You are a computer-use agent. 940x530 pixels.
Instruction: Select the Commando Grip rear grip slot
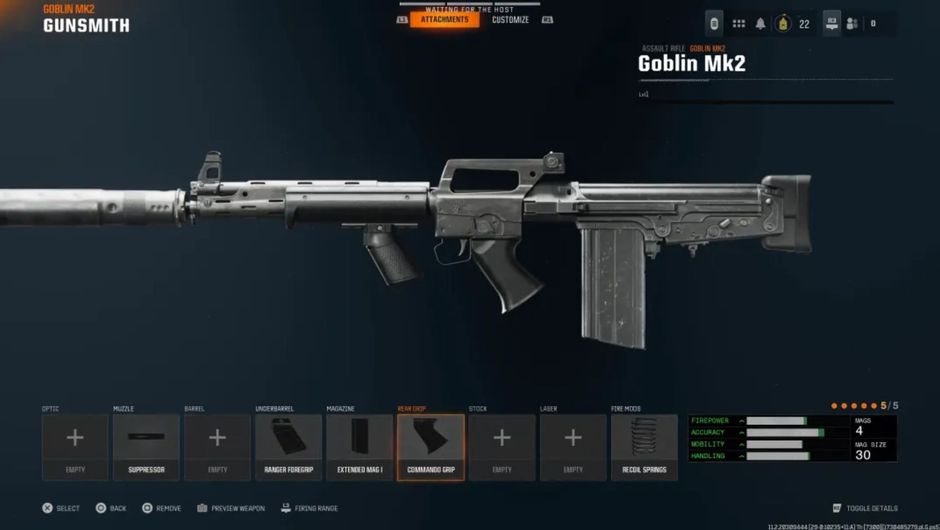pyautogui.click(x=431, y=446)
